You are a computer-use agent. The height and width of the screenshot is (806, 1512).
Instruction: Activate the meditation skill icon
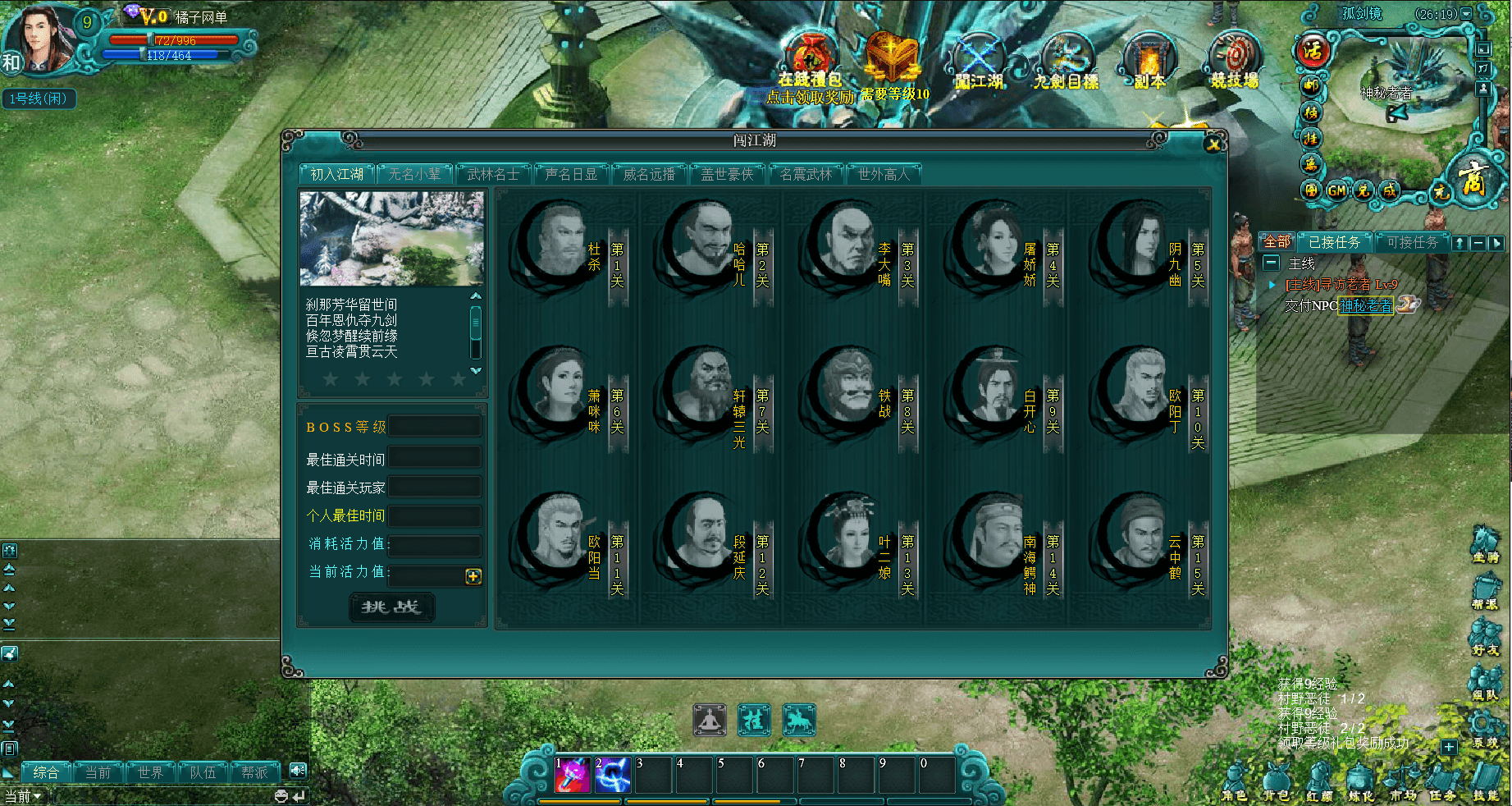pyautogui.click(x=710, y=721)
